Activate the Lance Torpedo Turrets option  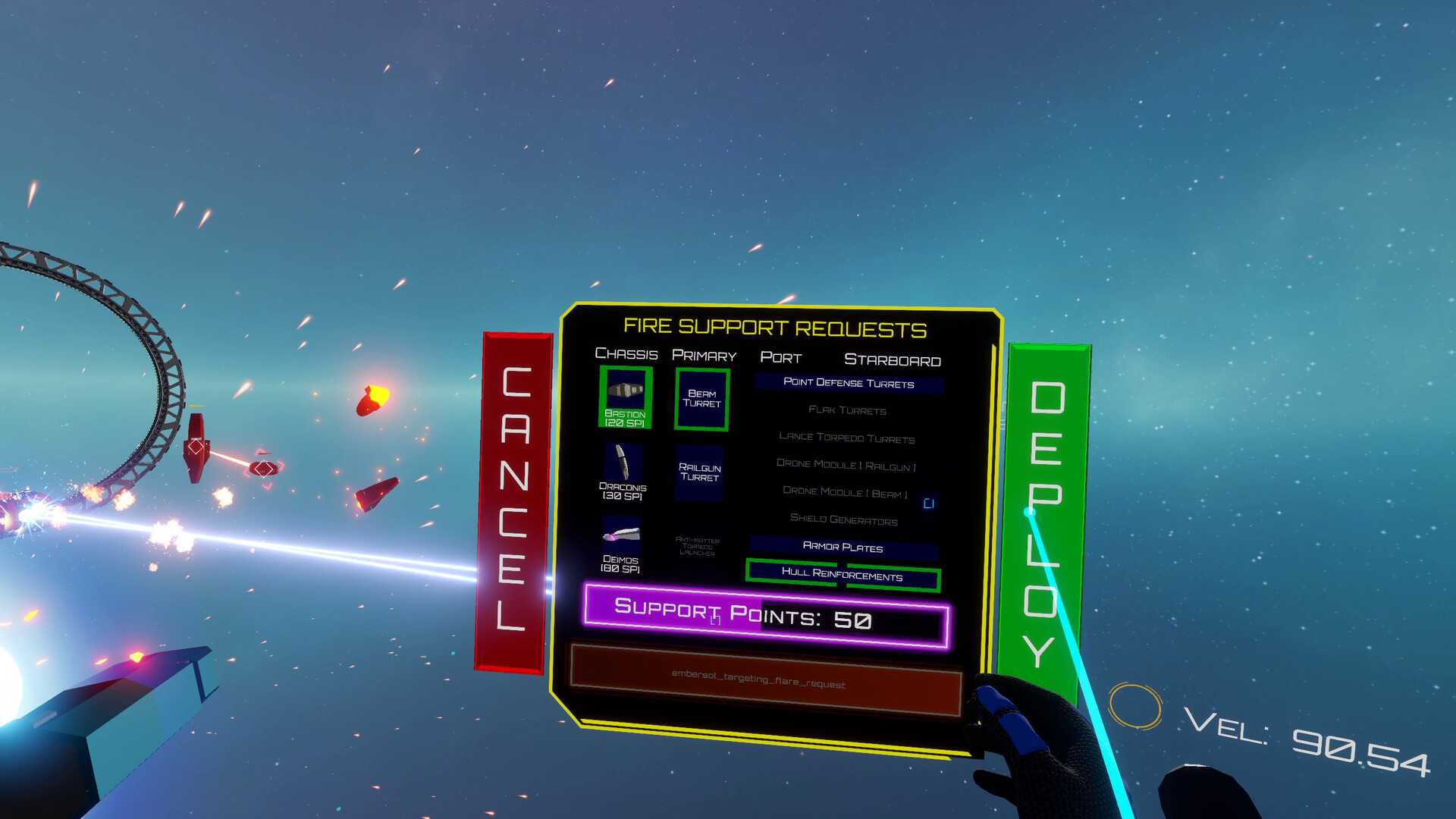point(846,439)
